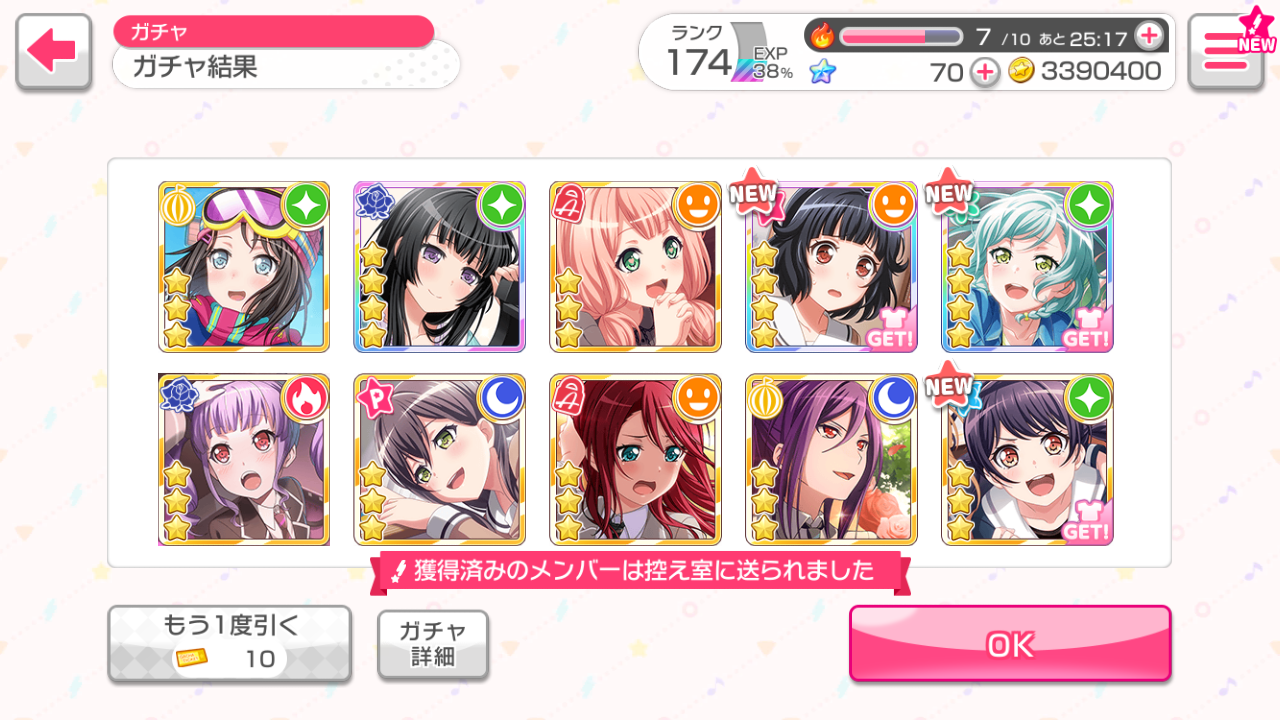The image size is (1280, 720).
Task: Add stamina with the flame bar plus button
Action: click(x=1149, y=37)
